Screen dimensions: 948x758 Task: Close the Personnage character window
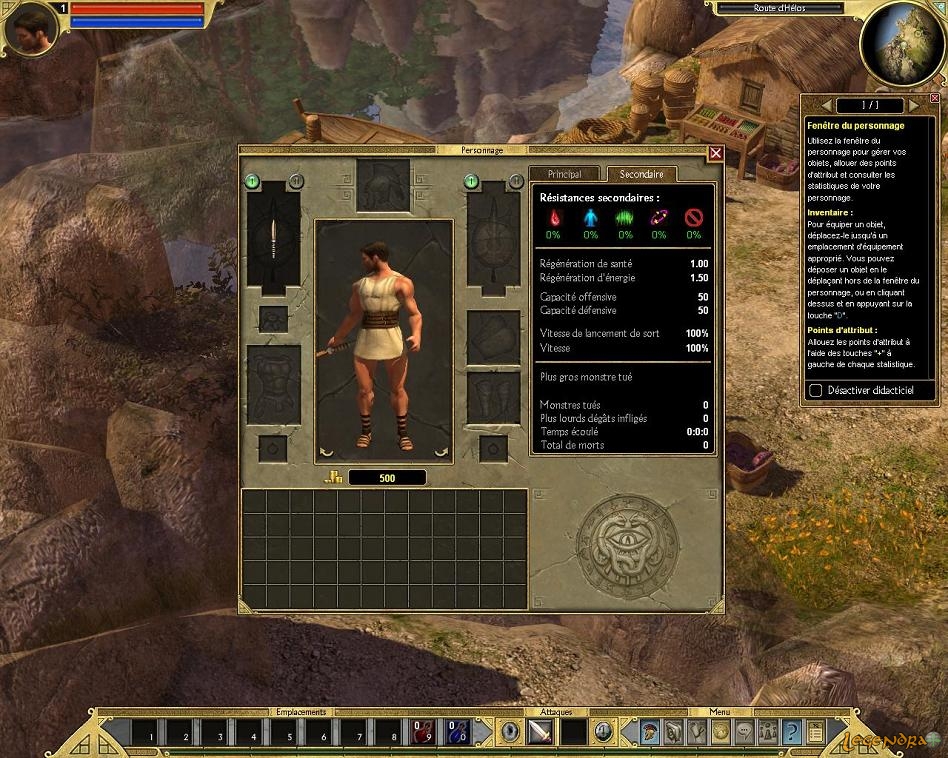(716, 153)
